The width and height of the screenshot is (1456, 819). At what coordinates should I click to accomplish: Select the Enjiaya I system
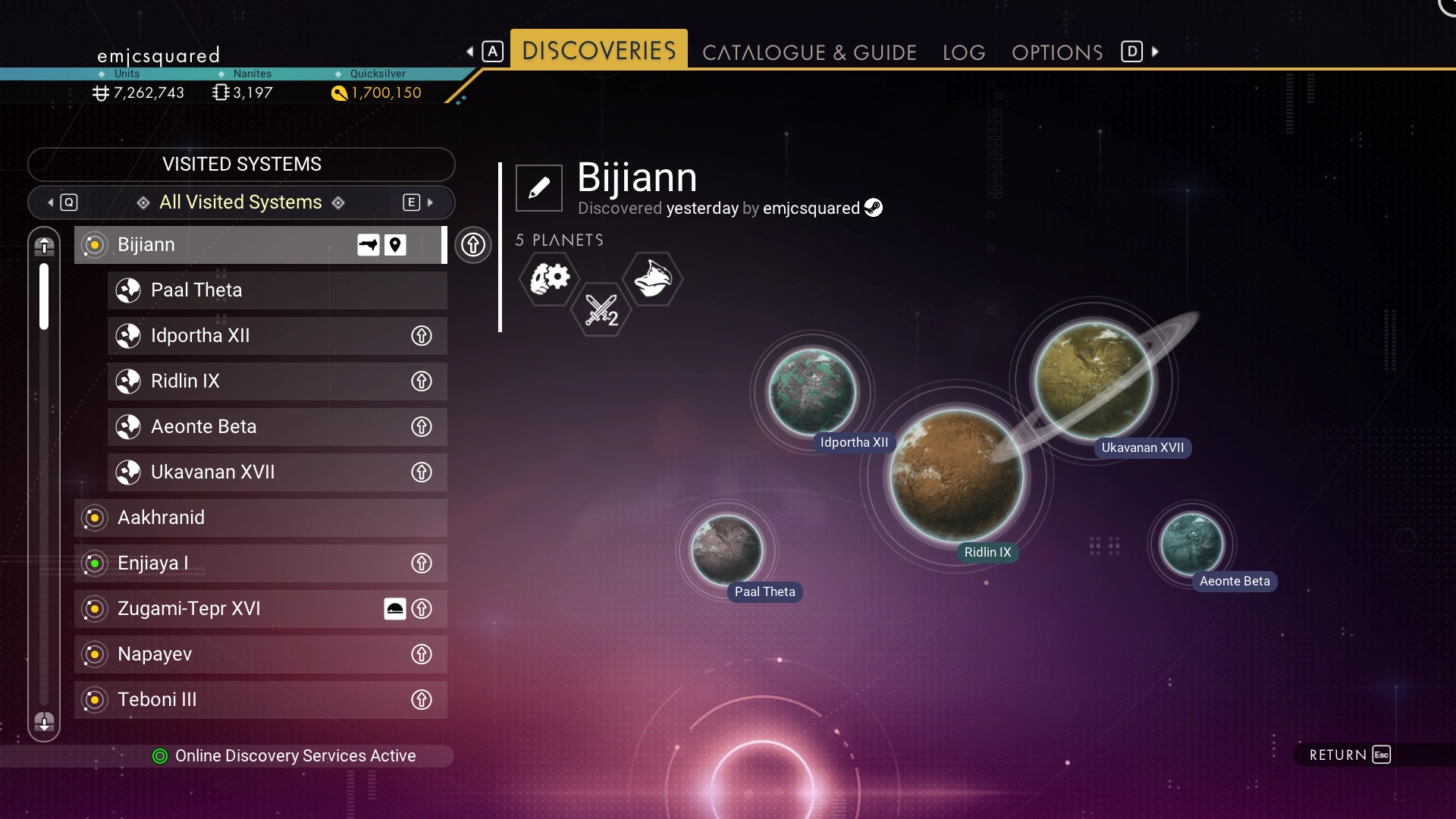[x=243, y=563]
